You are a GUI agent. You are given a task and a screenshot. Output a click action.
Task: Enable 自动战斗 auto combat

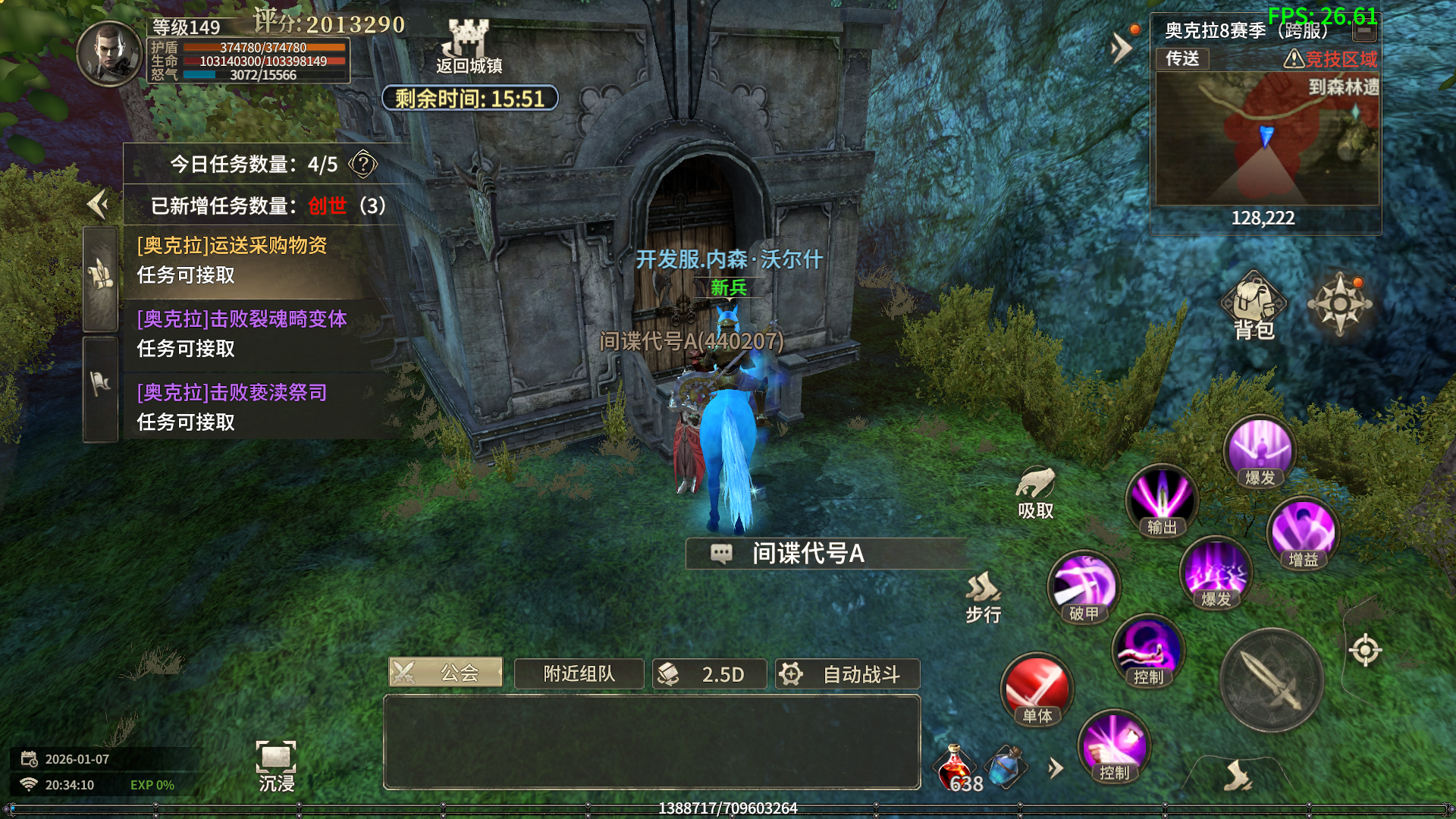(x=847, y=673)
